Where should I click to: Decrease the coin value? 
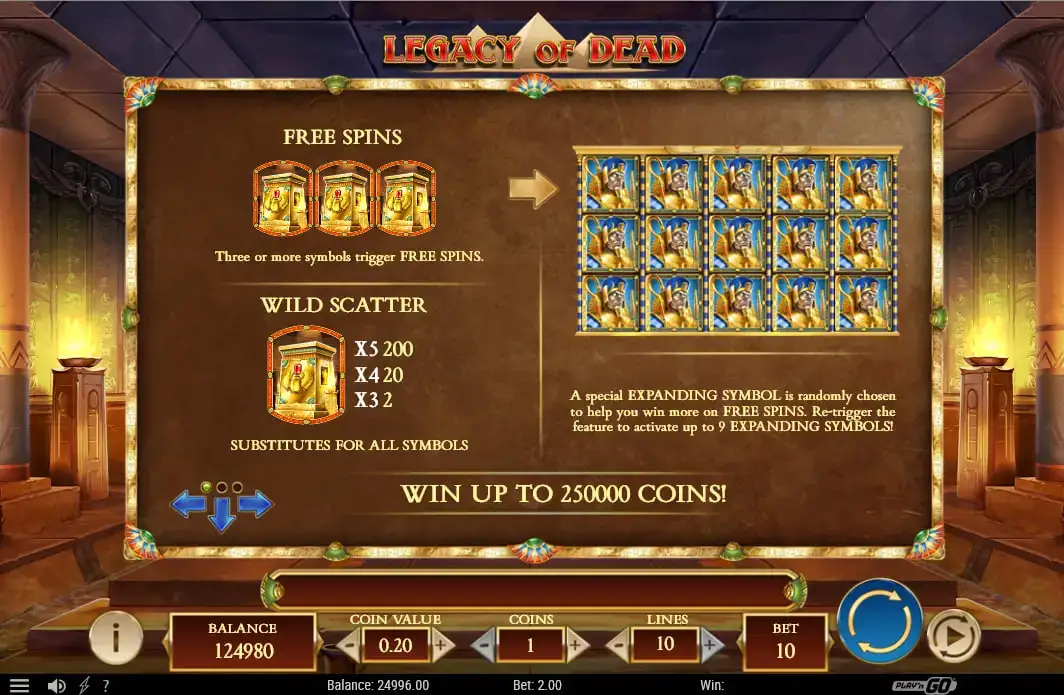349,645
